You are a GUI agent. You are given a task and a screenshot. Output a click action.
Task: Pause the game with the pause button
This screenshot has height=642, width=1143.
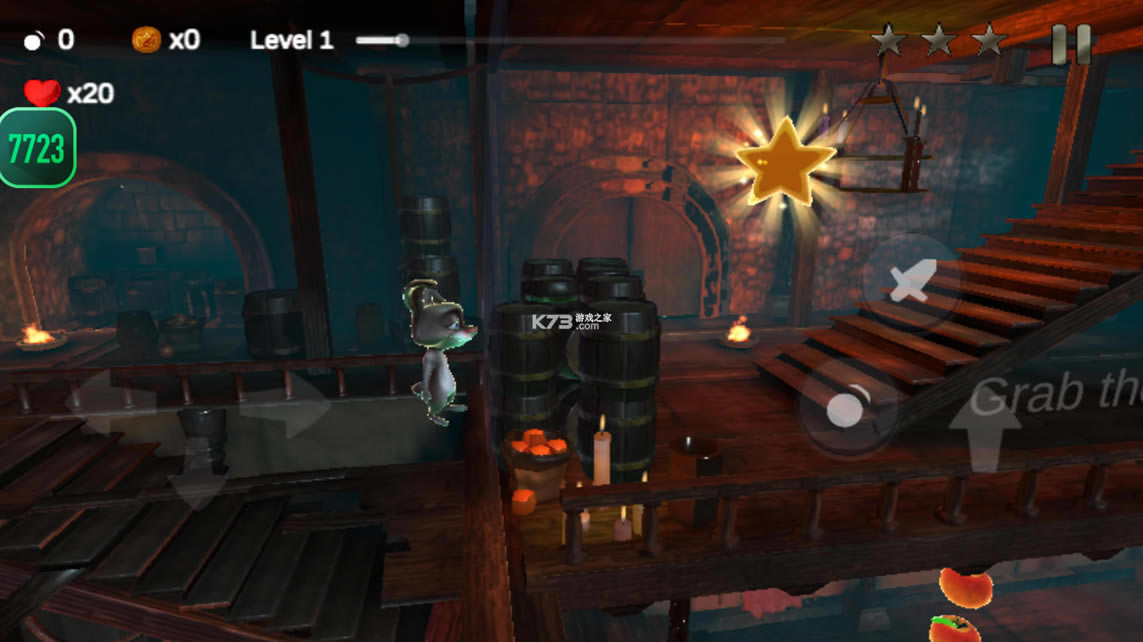point(1071,44)
